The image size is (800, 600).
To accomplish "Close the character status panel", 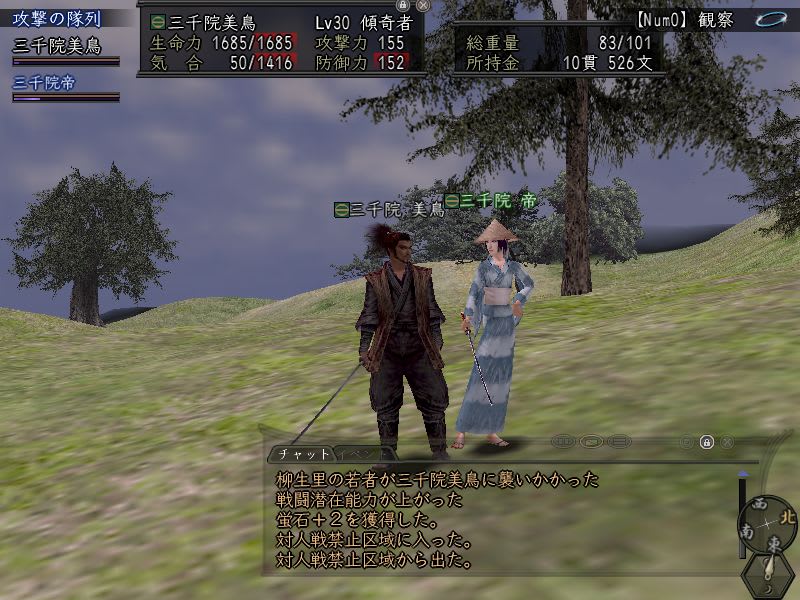I will tap(423, 5).
